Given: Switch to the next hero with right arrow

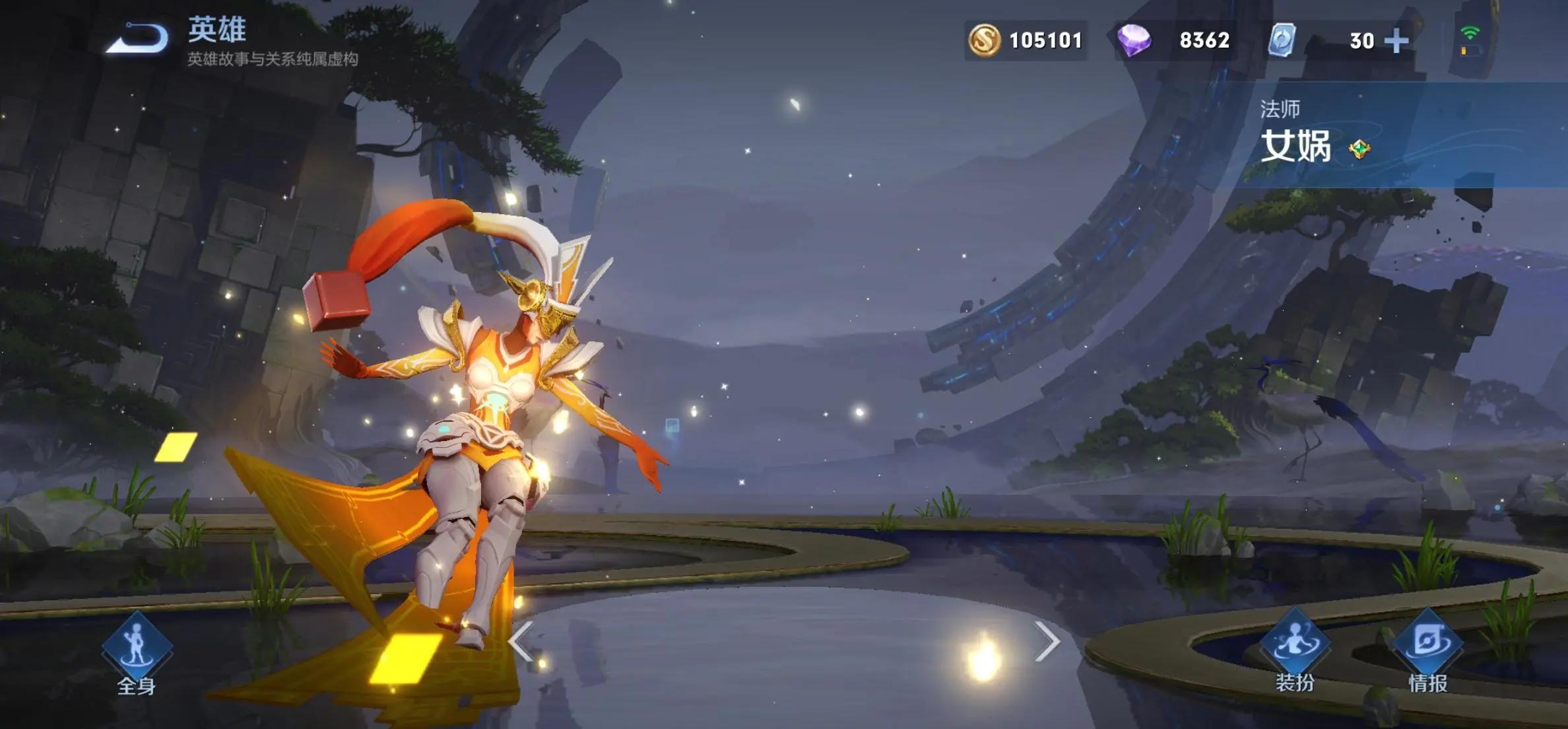Looking at the screenshot, I should coord(1047,641).
